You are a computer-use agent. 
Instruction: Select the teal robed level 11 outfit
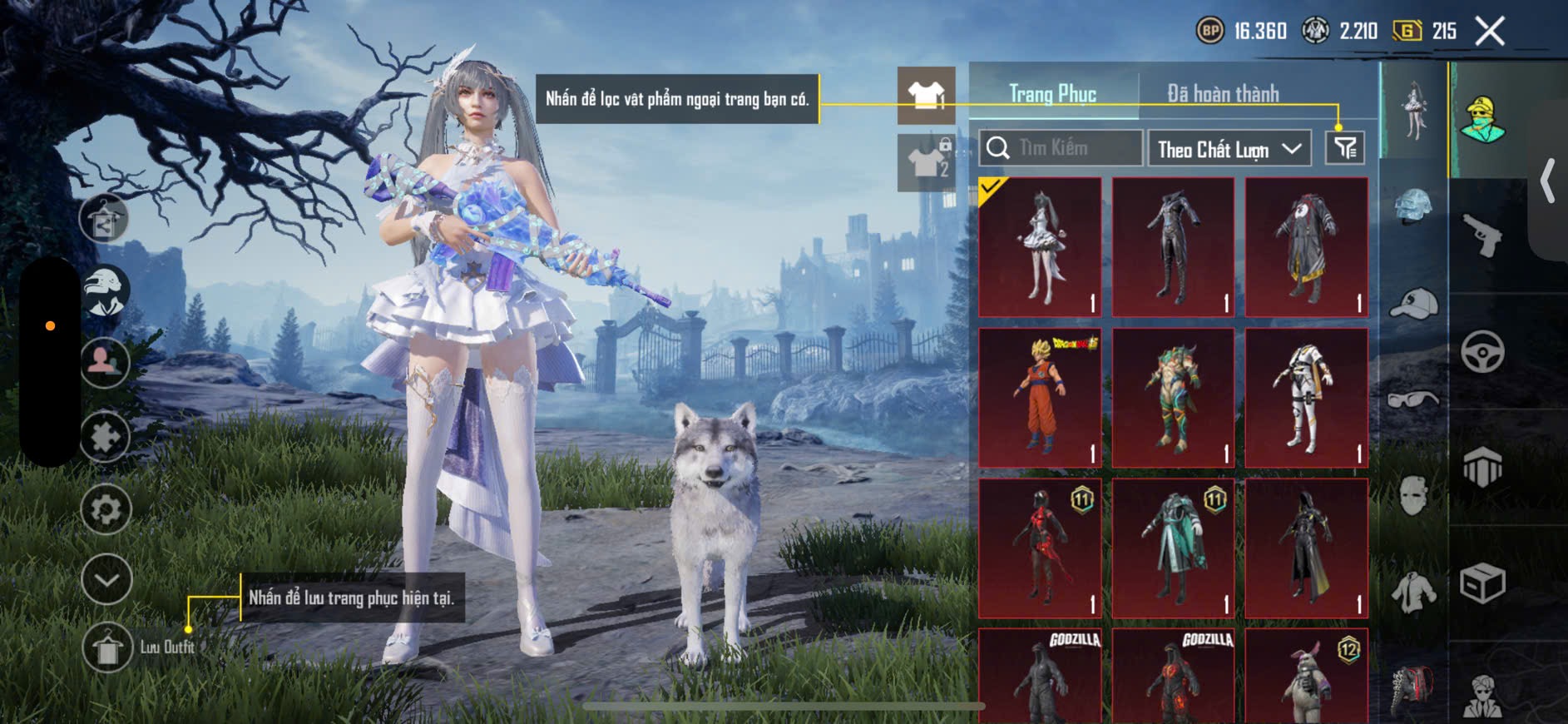tap(1173, 548)
